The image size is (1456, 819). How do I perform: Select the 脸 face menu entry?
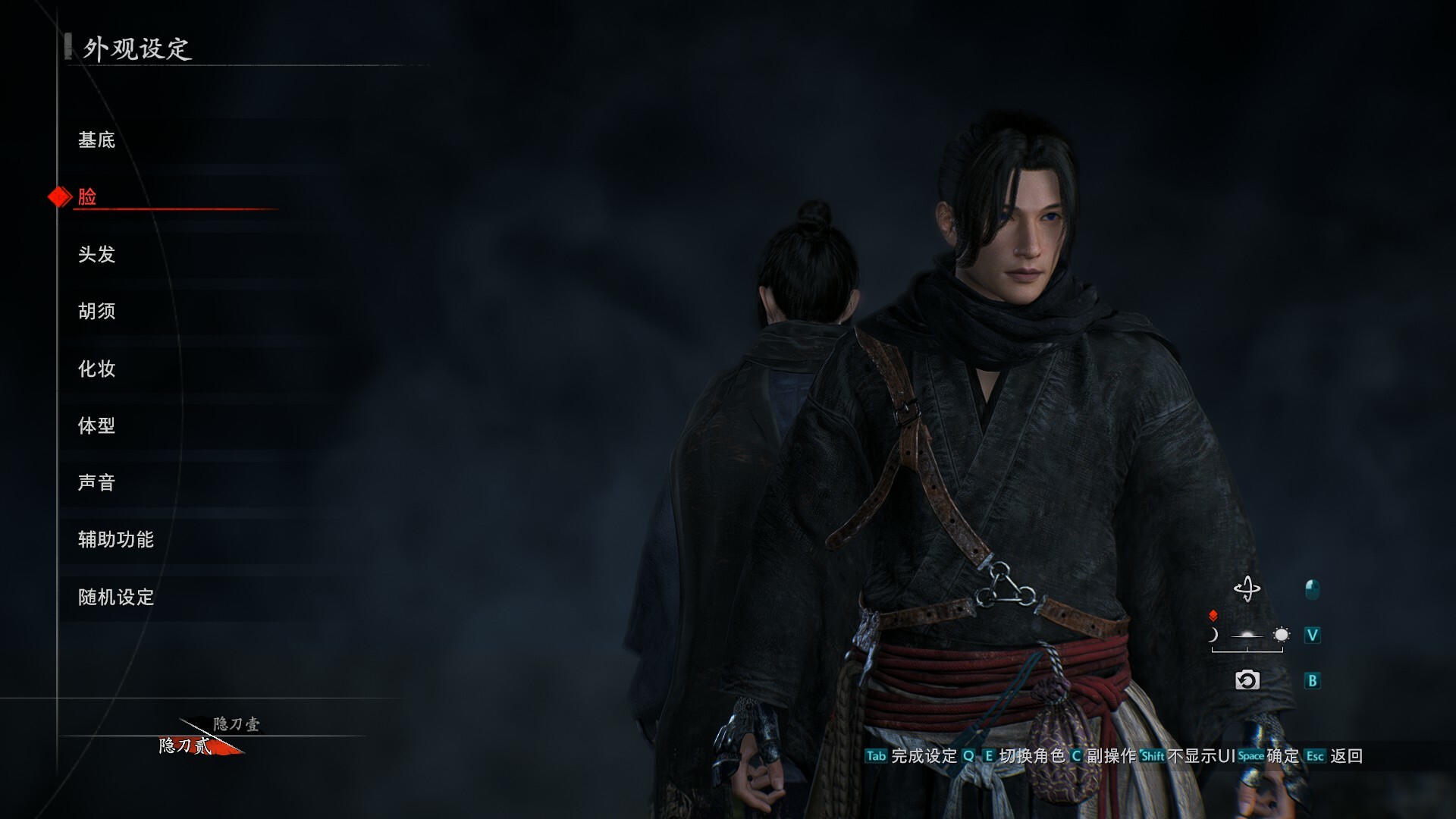(88, 197)
